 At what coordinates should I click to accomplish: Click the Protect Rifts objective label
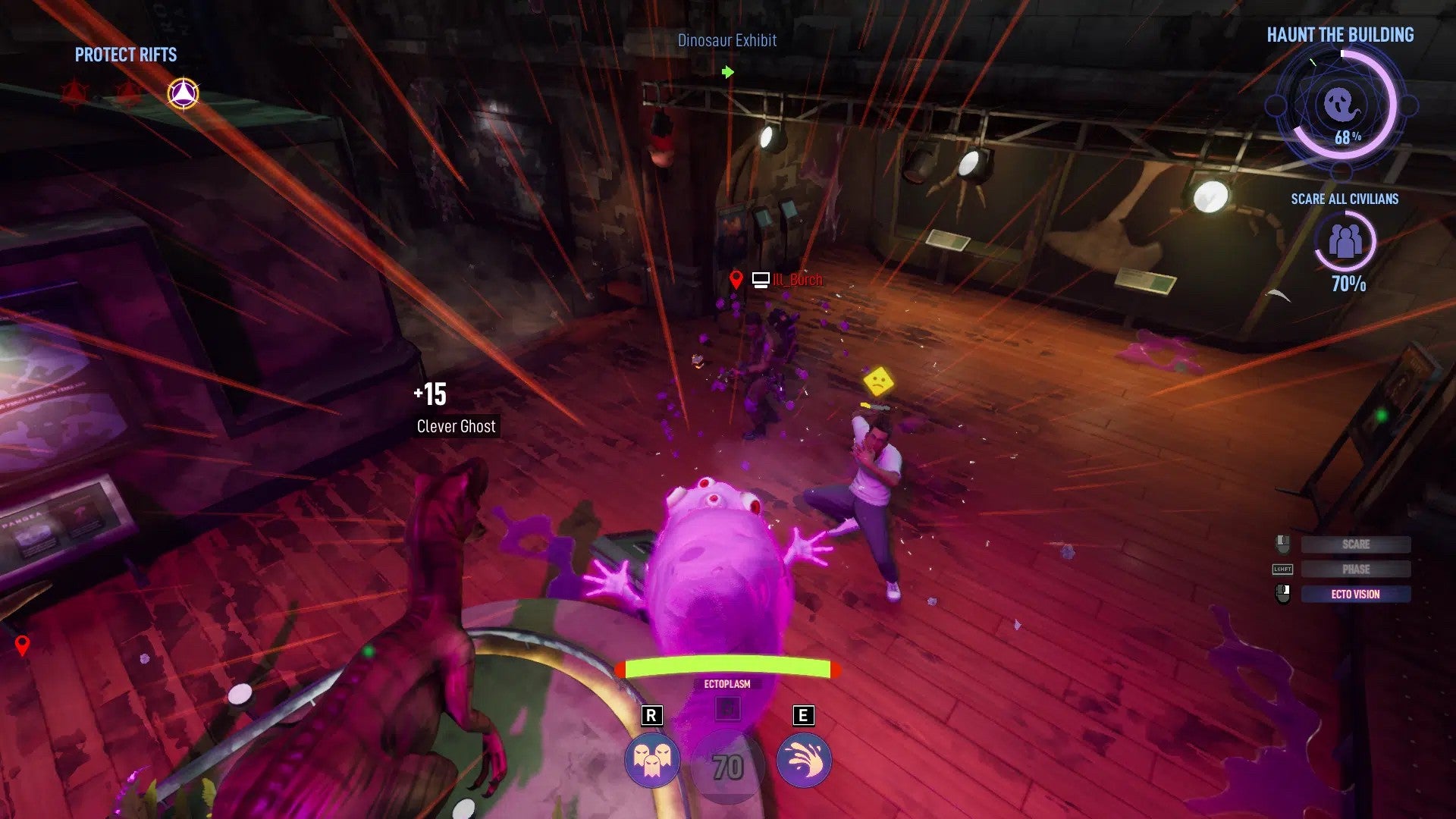click(x=125, y=55)
